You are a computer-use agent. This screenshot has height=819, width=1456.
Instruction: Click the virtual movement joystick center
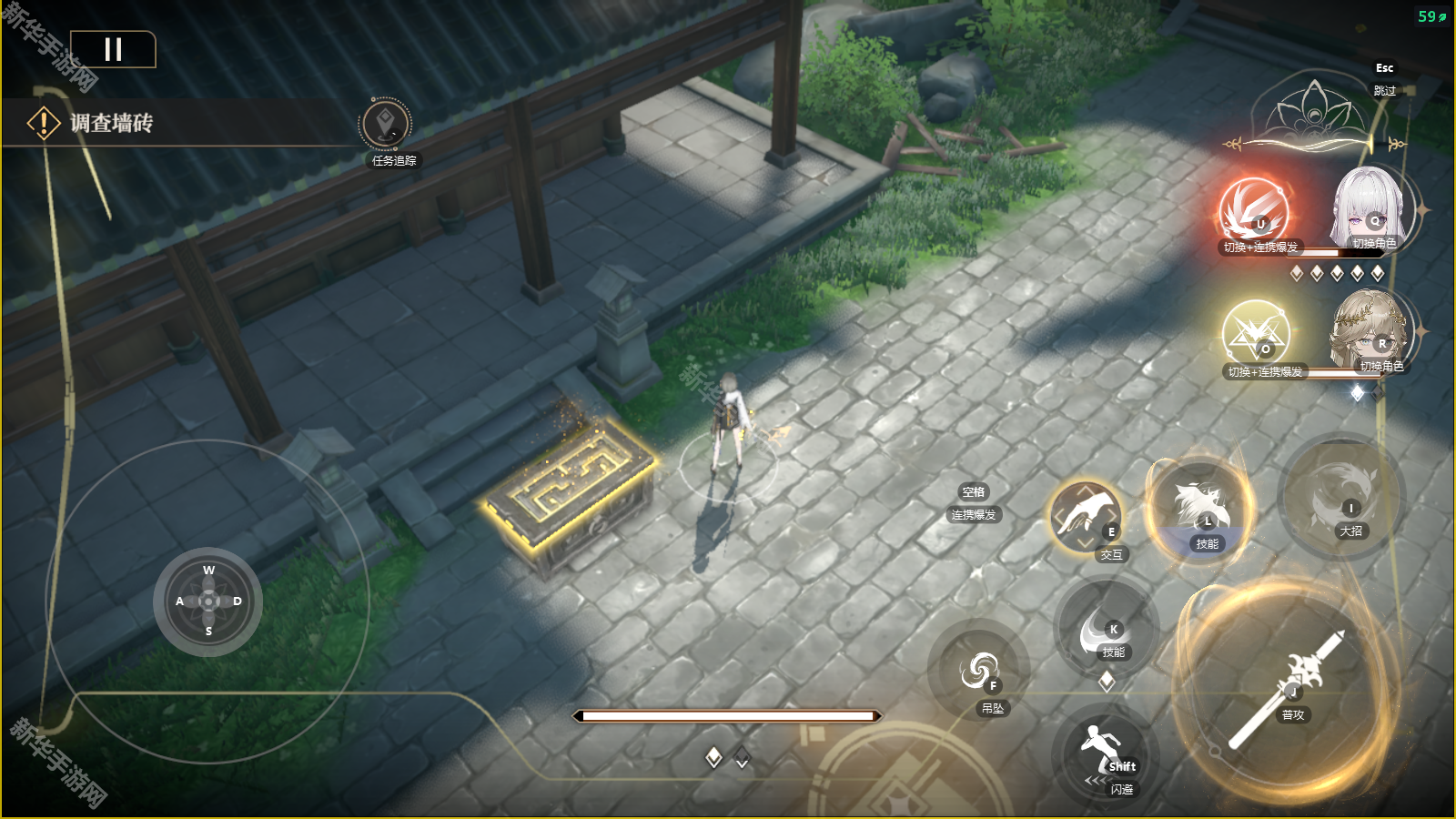pos(208,602)
